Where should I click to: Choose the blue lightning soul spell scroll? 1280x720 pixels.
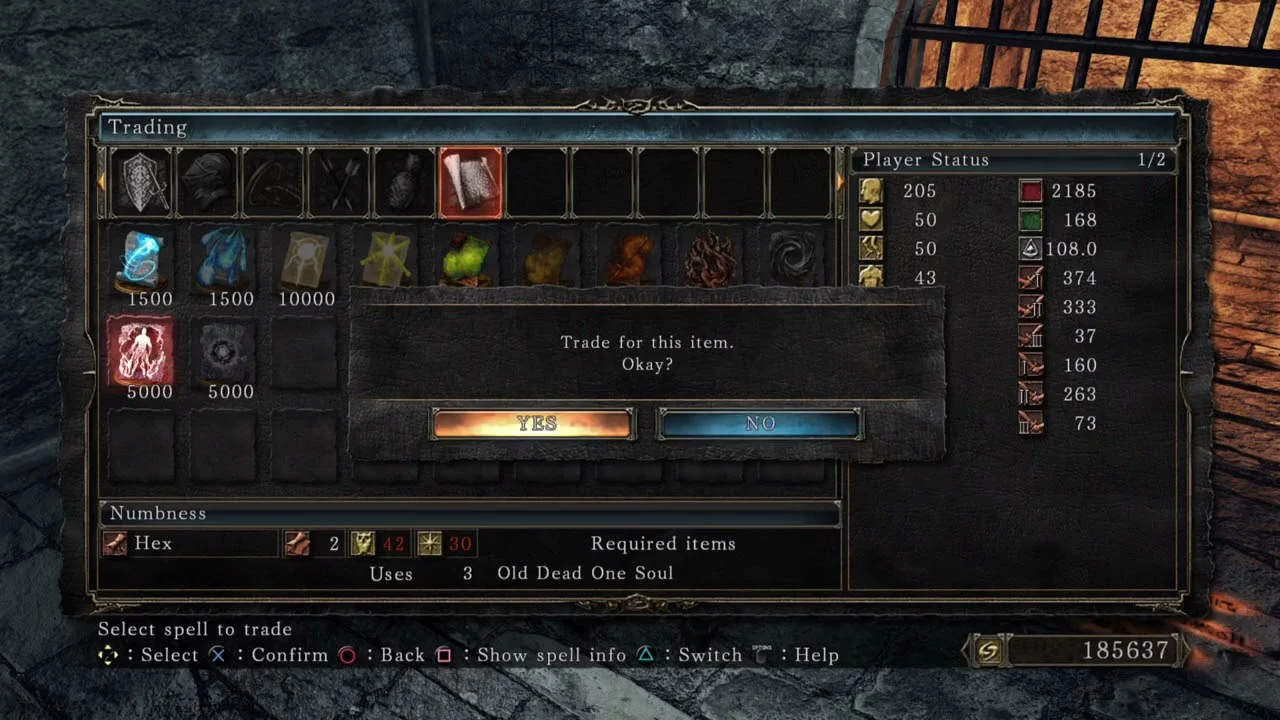coord(141,259)
